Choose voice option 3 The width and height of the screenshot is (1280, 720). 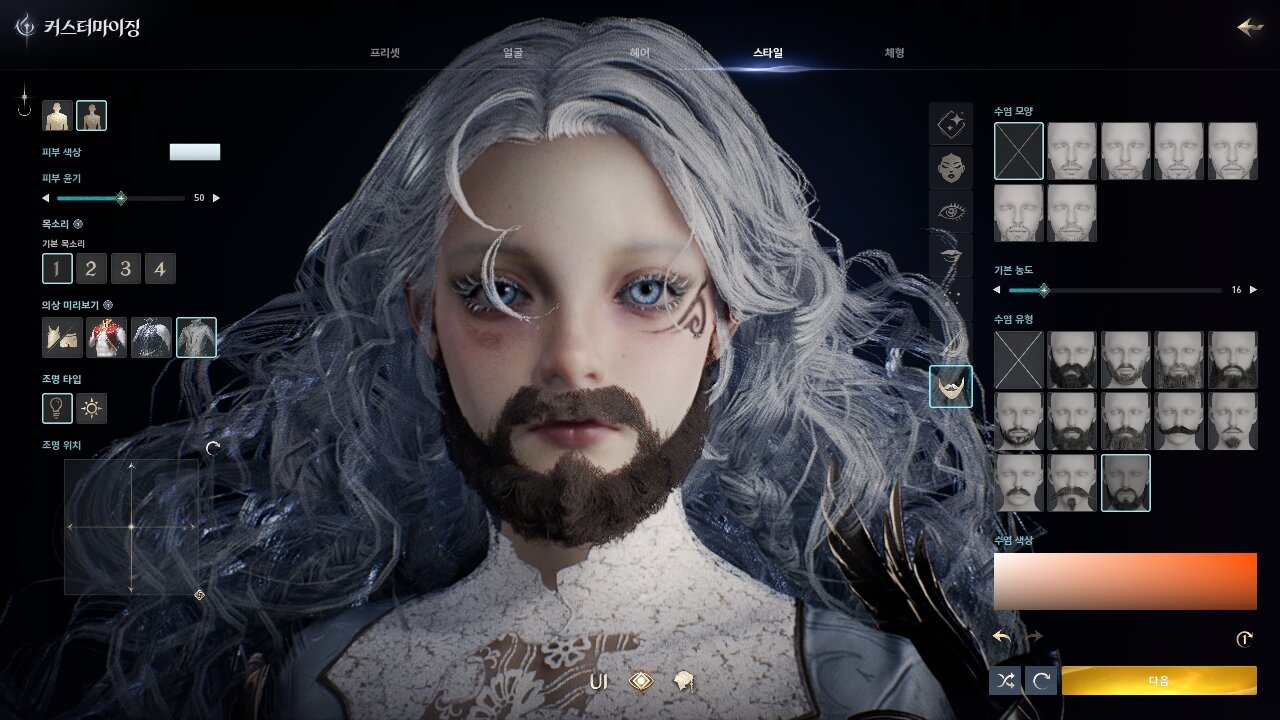[x=125, y=268]
